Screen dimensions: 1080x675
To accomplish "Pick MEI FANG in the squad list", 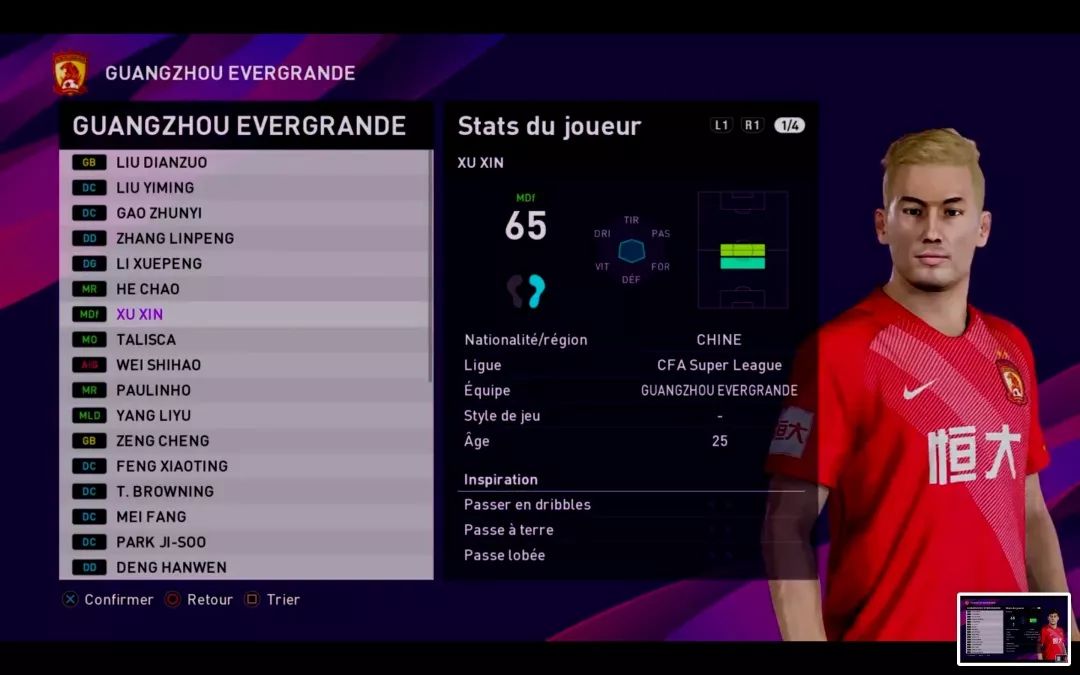I will [x=245, y=517].
